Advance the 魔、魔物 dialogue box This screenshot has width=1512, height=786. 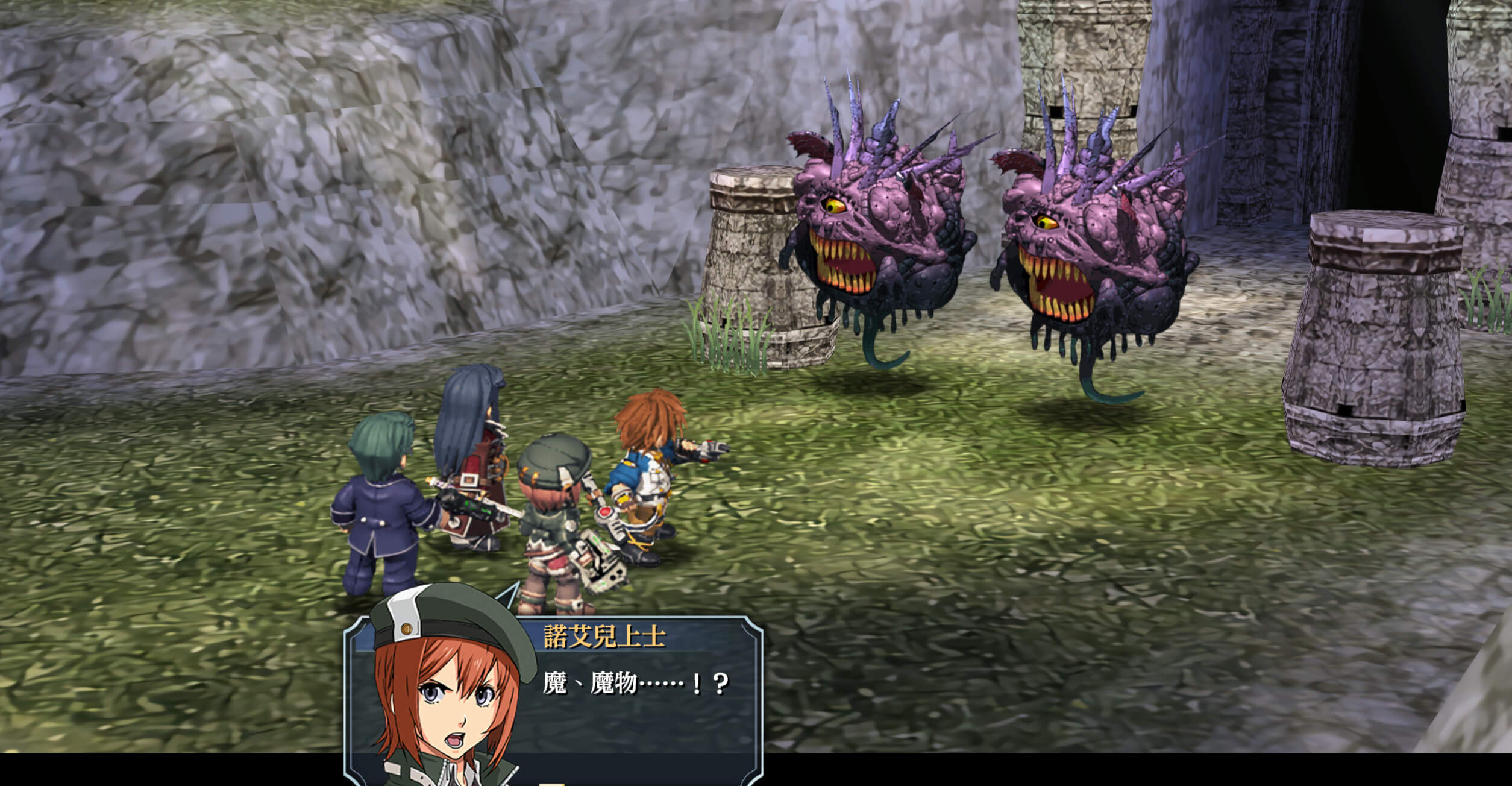pyautogui.click(x=639, y=699)
